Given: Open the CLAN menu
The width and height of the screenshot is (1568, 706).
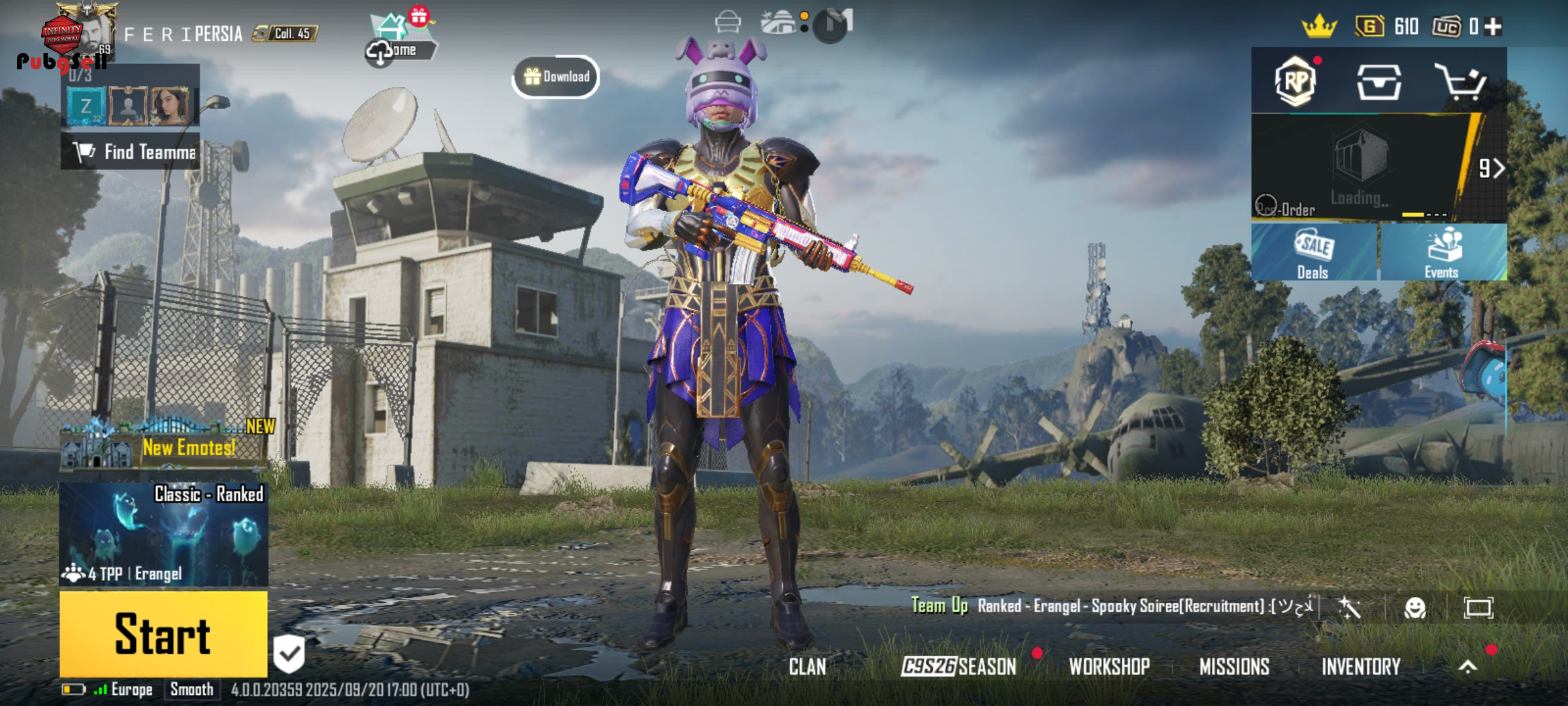Looking at the screenshot, I should [808, 666].
